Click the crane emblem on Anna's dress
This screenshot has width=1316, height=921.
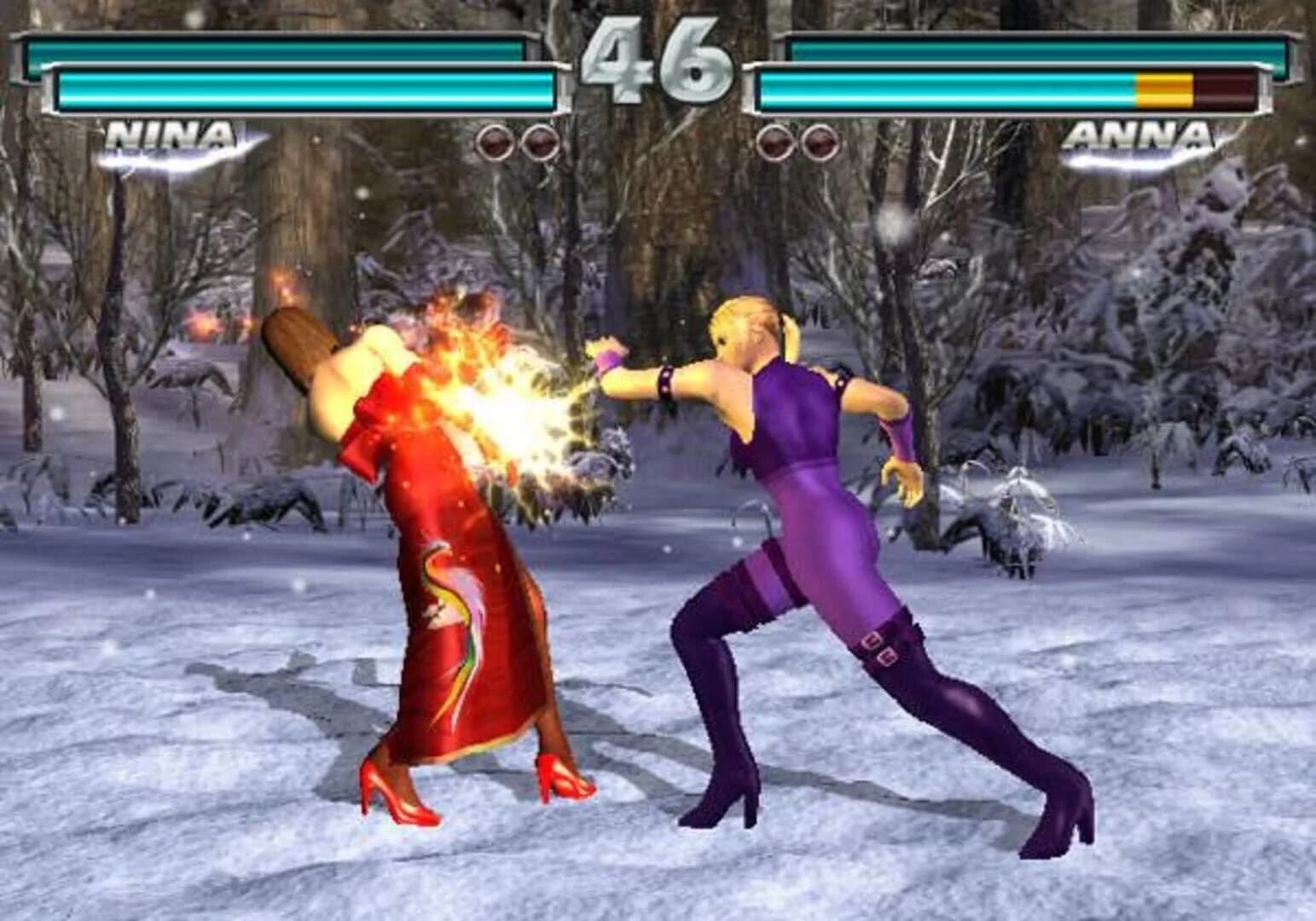452,605
